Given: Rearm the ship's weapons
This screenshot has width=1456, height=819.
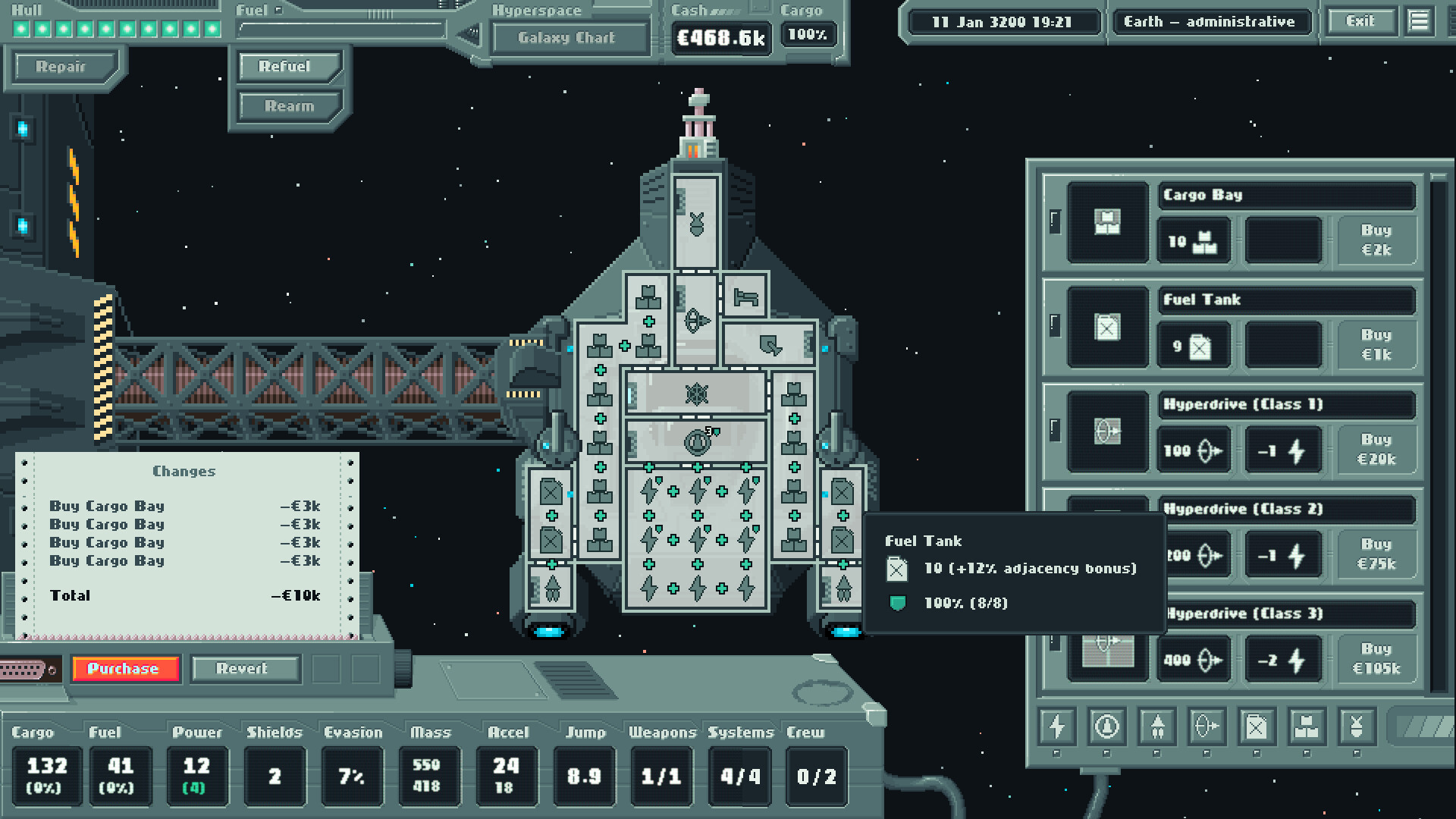Looking at the screenshot, I should pyautogui.click(x=289, y=106).
